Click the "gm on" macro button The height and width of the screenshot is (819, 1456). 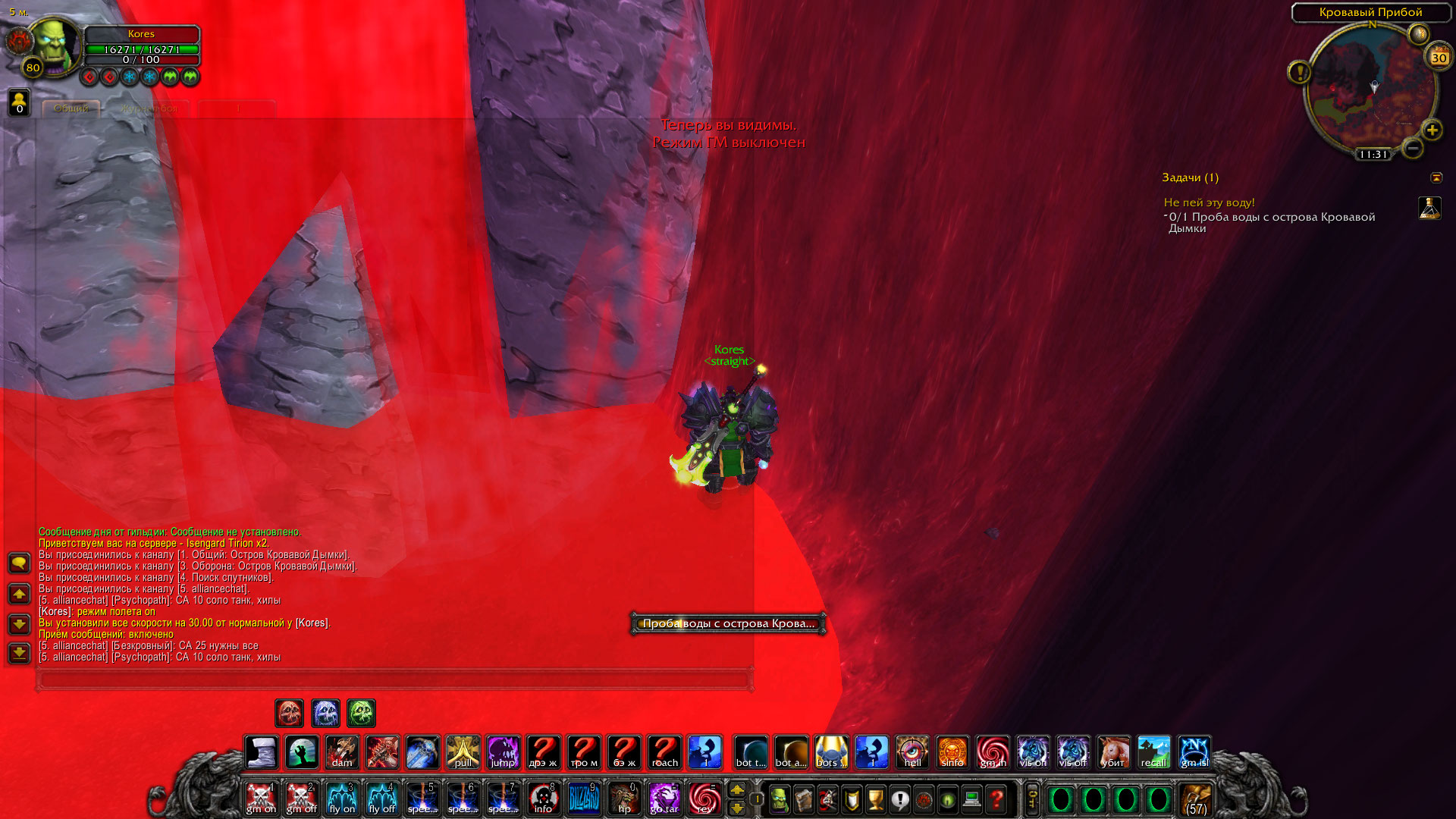[261, 799]
